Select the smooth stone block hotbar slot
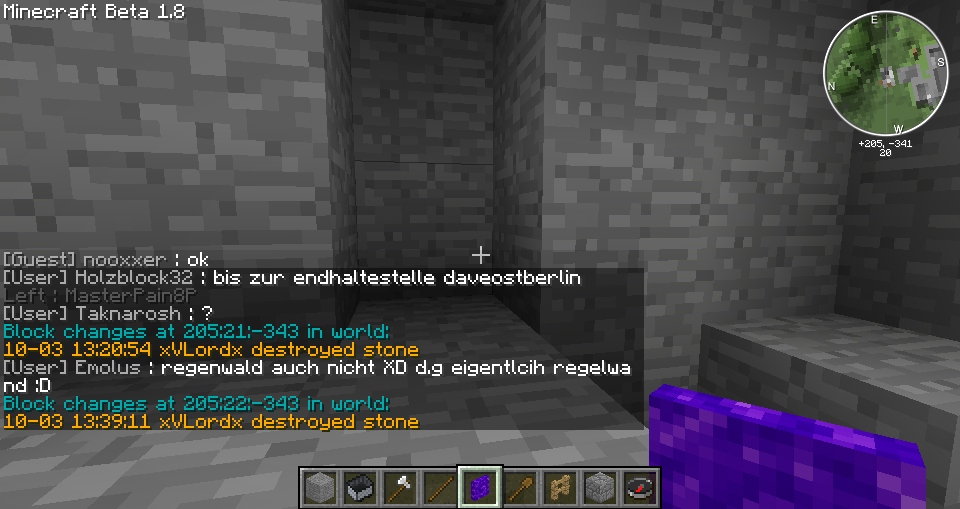960x509 pixels. 319,487
